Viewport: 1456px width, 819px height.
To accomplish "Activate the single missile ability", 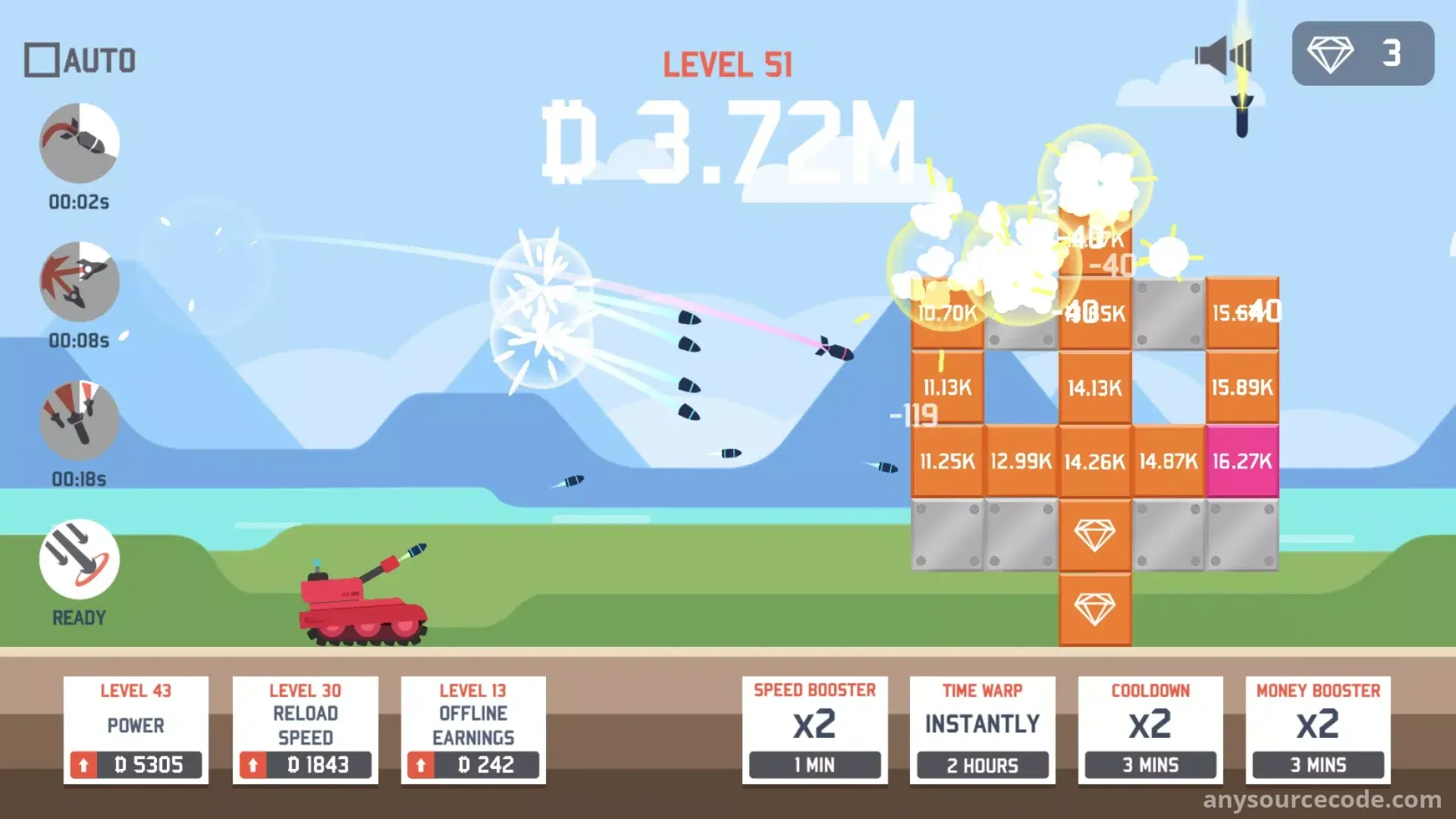I will coord(80,143).
